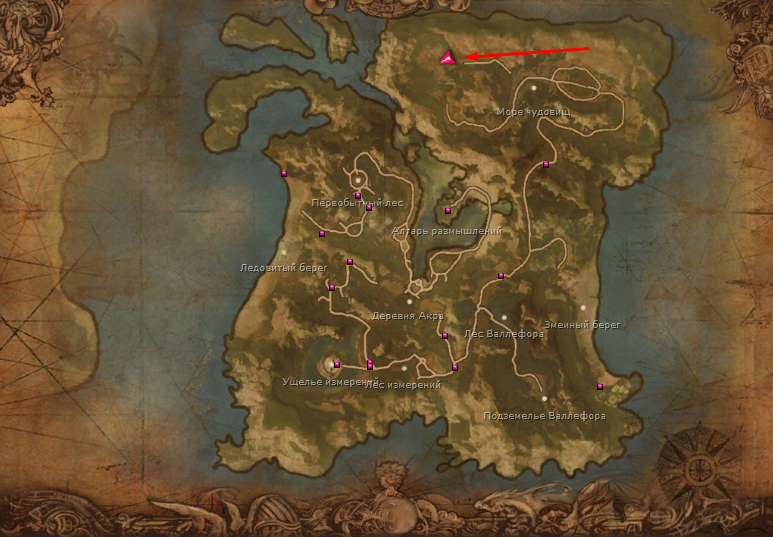Click the pink marker on the far west coast
Screen dimensions: 773x537
[x=284, y=173]
